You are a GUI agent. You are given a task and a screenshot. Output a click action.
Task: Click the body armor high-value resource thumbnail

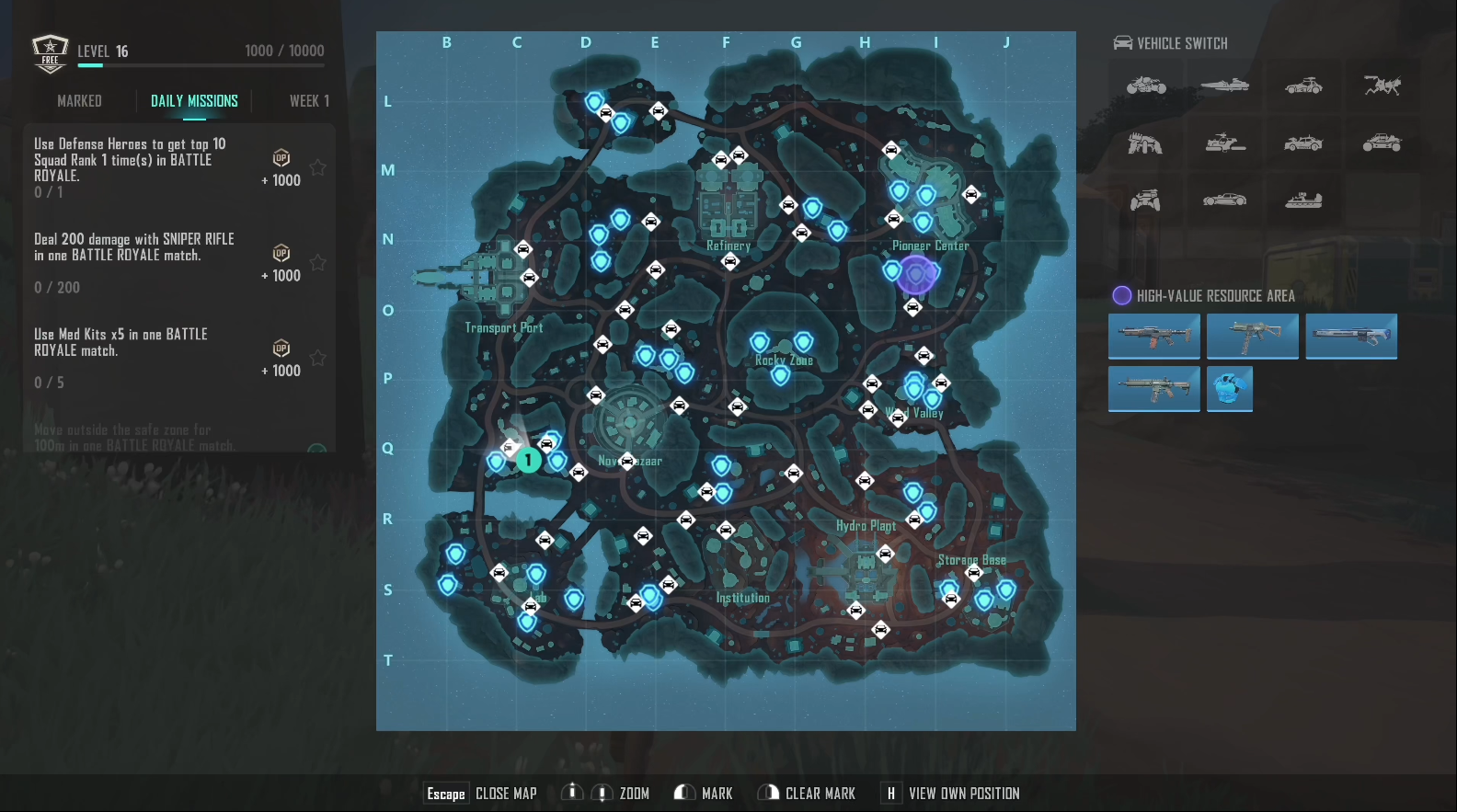[1230, 389]
